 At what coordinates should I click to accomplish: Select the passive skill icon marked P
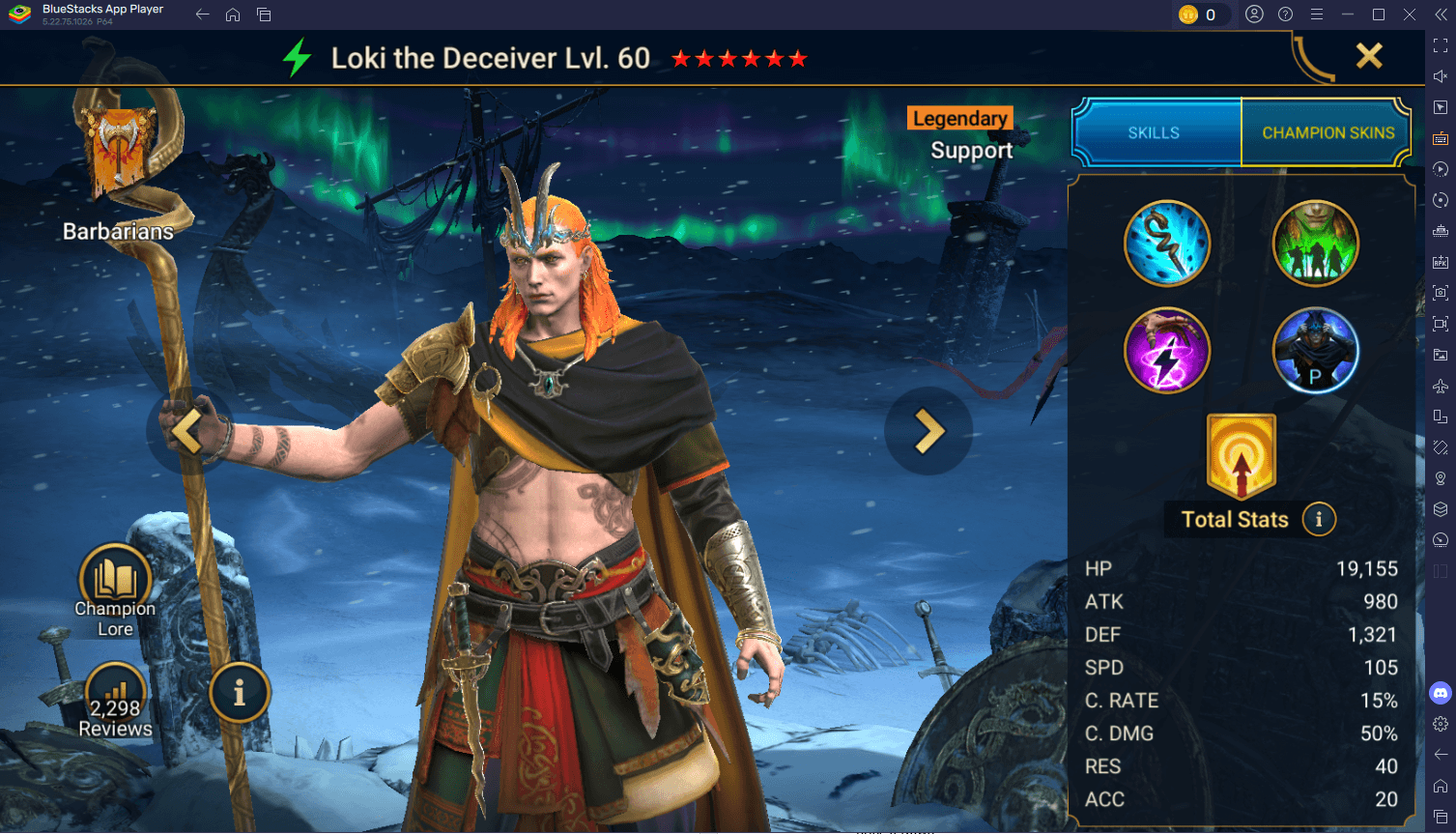[1315, 350]
